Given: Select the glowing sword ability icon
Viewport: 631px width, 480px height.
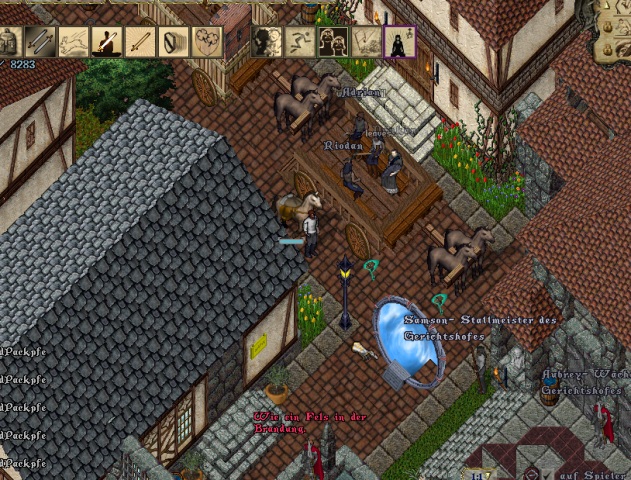Looking at the screenshot, I should pos(139,41).
